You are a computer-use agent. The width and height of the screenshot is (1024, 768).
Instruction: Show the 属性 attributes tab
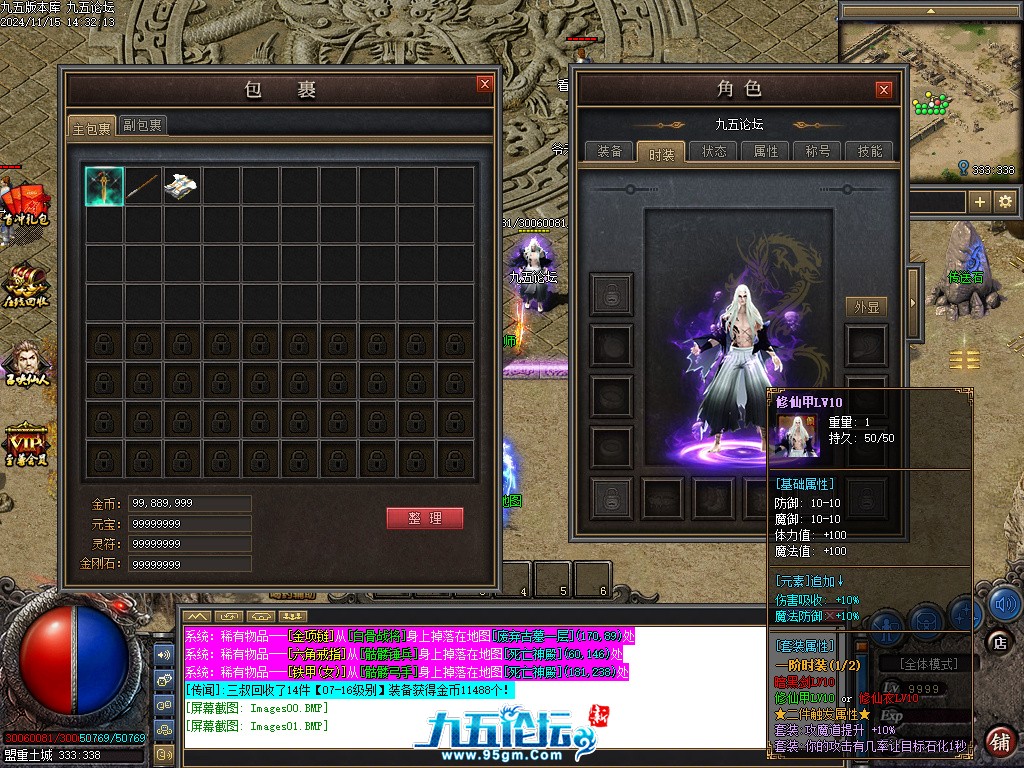pos(766,151)
